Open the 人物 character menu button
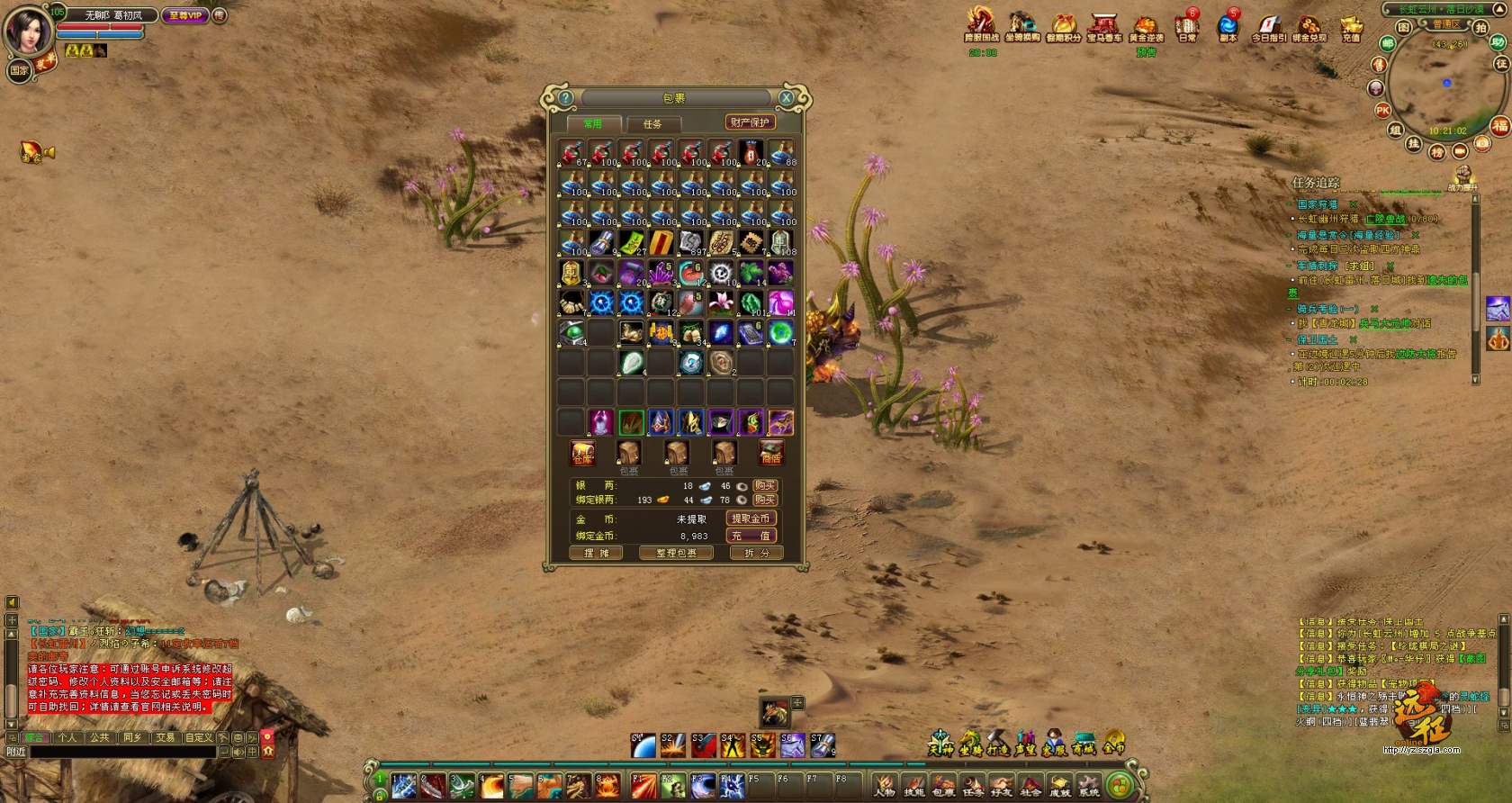1512x803 pixels. pyautogui.click(x=885, y=785)
